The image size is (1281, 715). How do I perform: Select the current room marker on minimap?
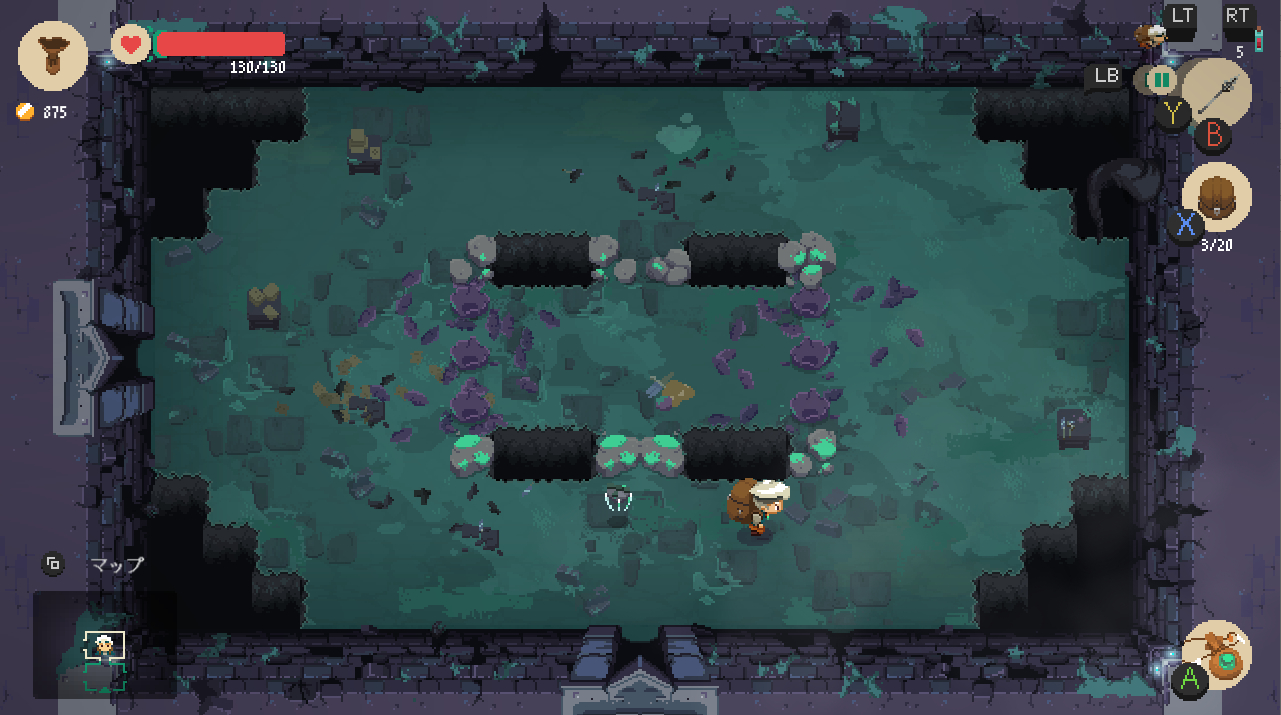pos(104,644)
